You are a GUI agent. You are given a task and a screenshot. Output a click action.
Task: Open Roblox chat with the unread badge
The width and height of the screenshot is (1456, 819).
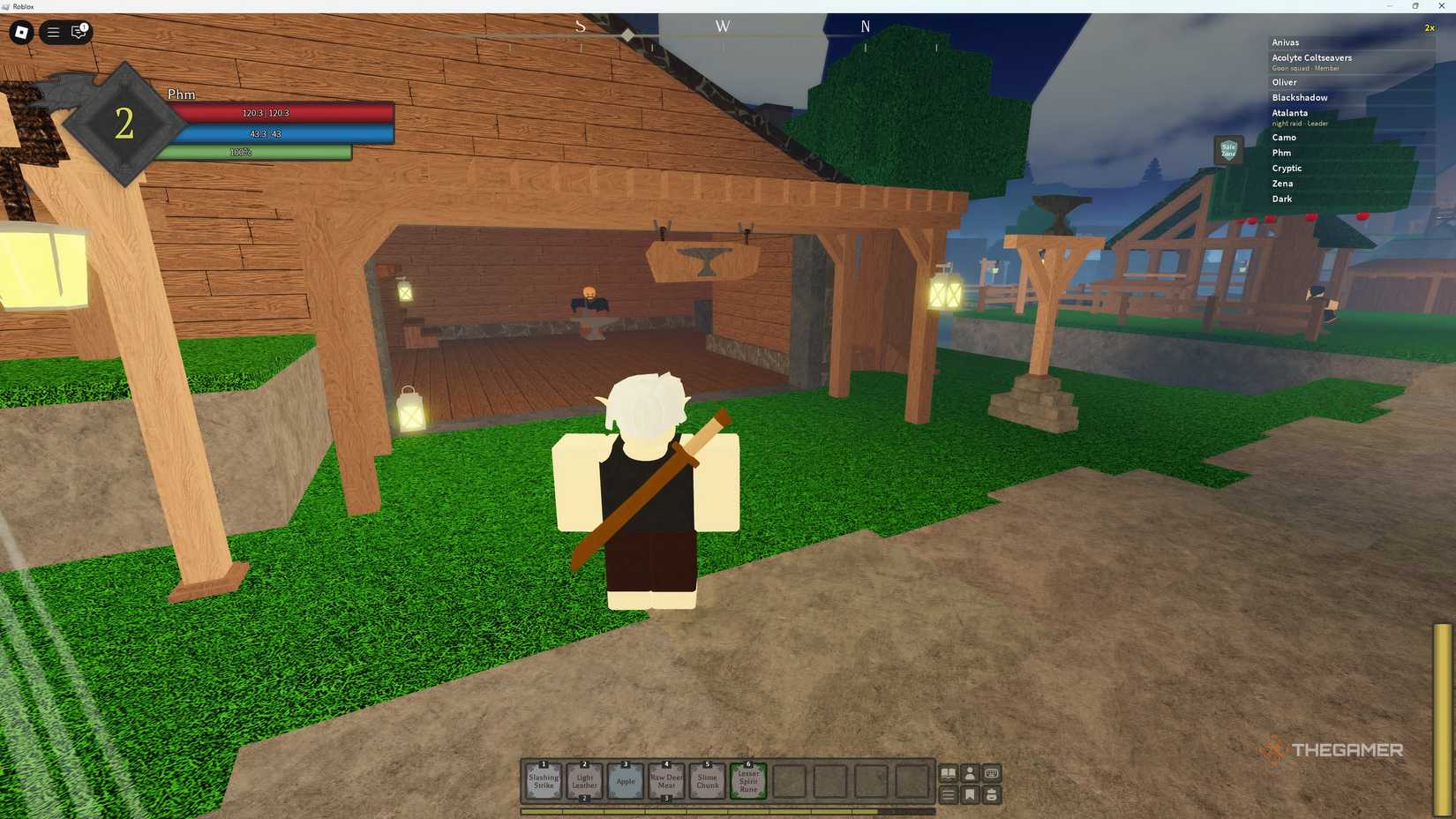coord(79,33)
